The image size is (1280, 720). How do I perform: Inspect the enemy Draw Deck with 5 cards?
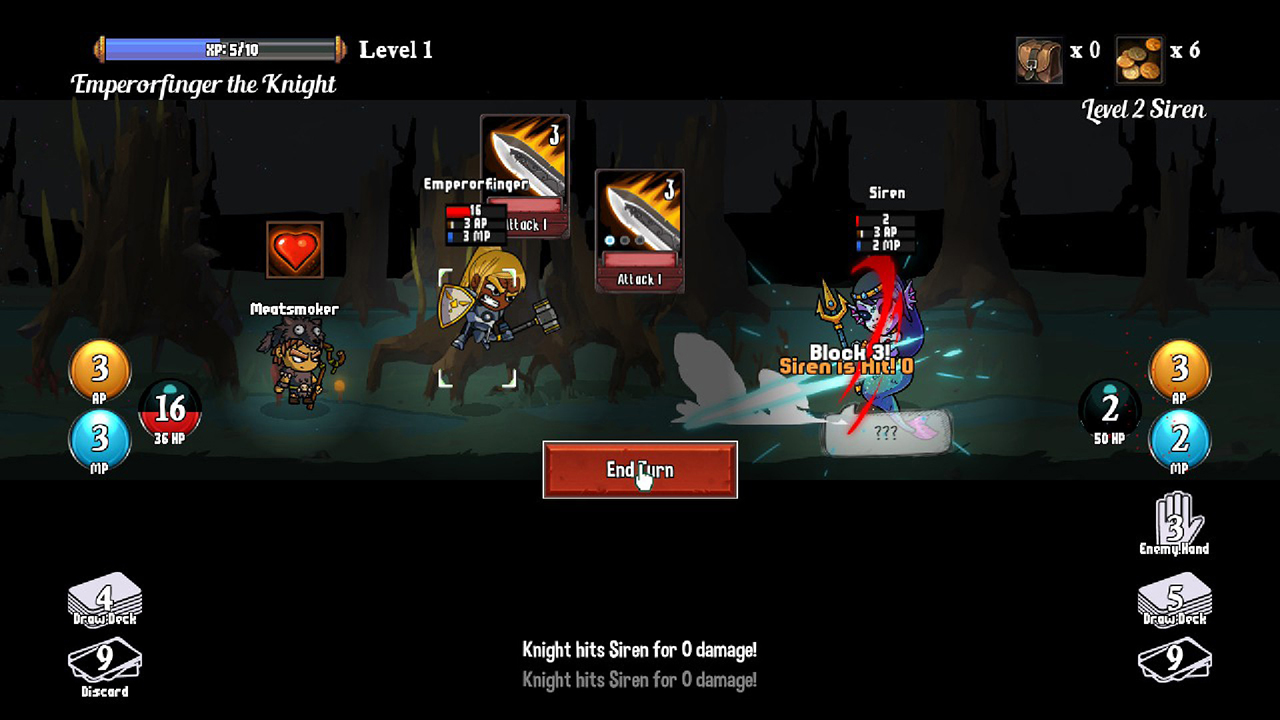coord(1174,600)
